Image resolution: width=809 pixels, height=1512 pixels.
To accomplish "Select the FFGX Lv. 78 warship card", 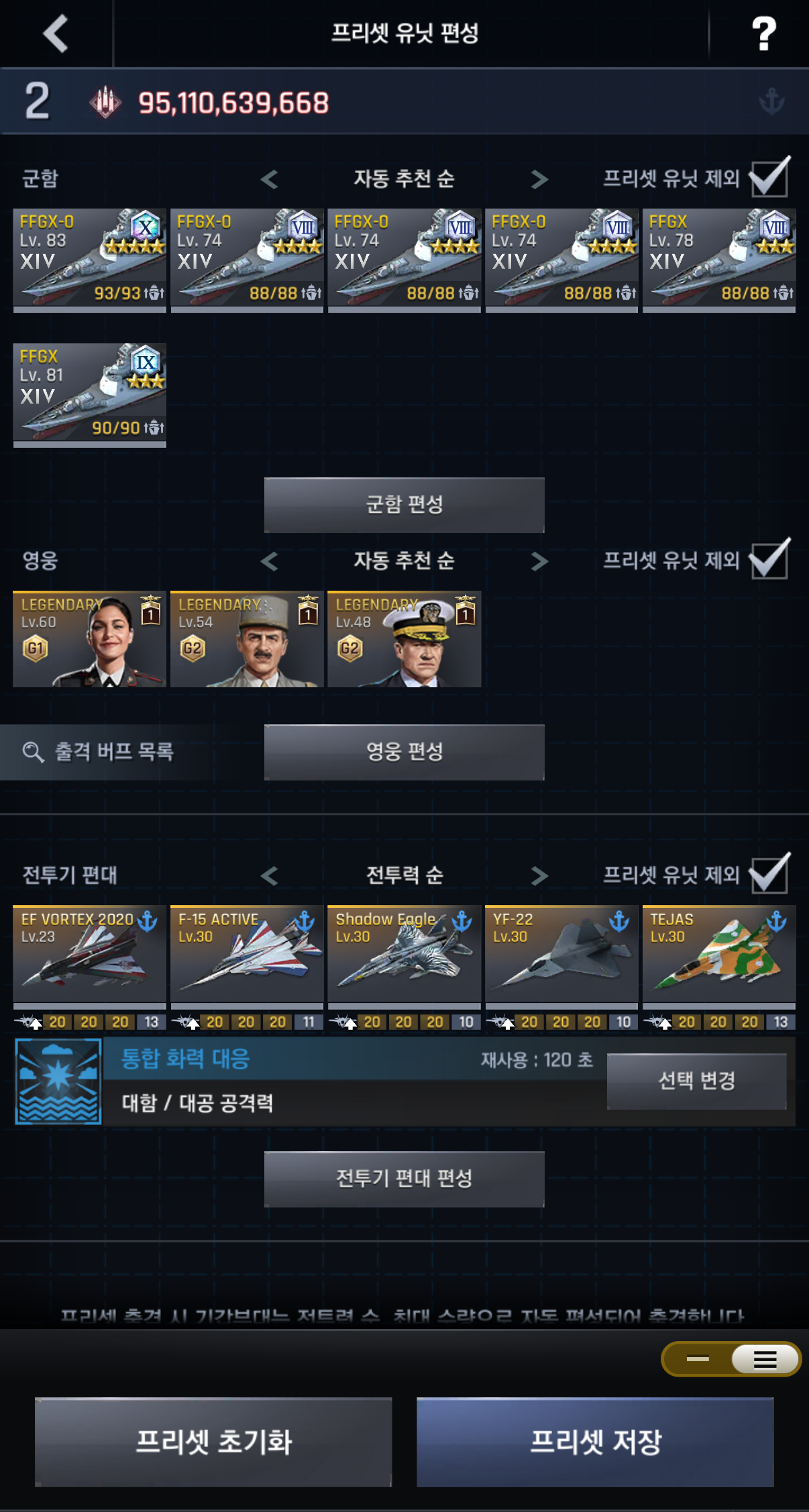I will (x=718, y=259).
